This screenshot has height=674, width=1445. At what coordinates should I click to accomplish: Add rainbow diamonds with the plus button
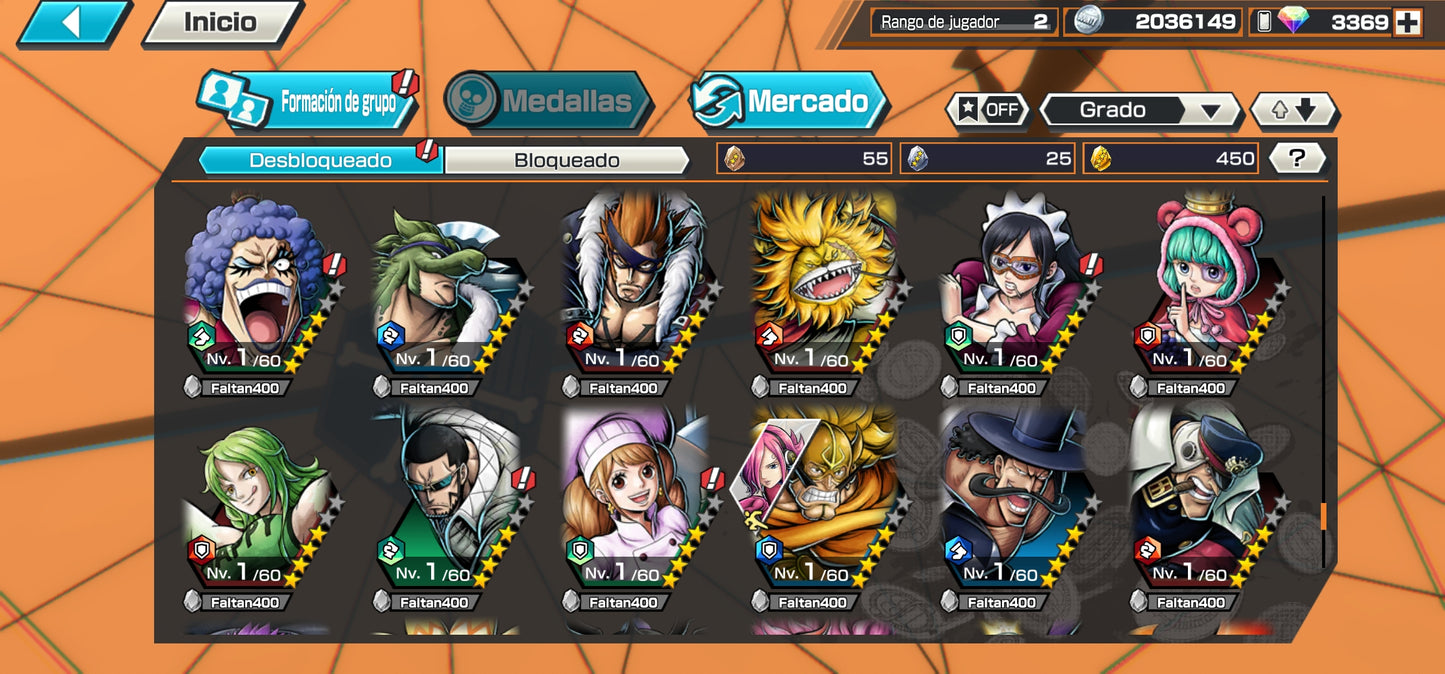(1407, 23)
